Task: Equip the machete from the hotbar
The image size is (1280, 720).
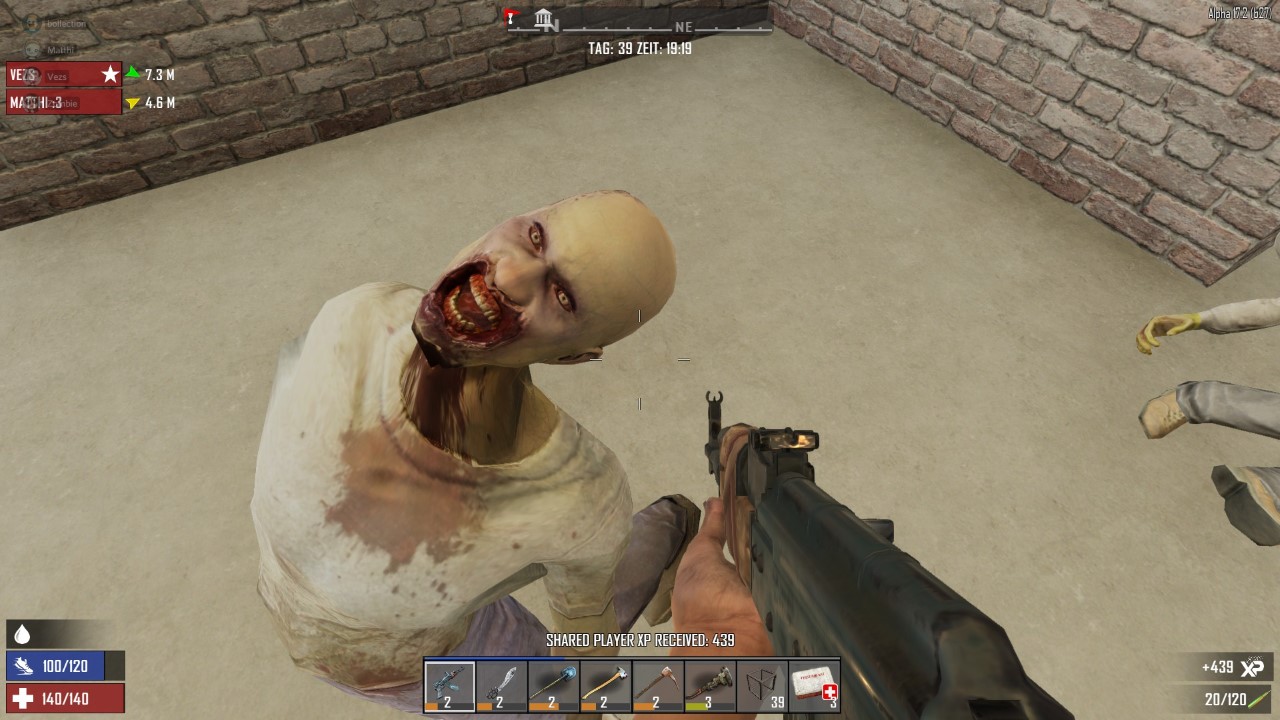Action: [501, 686]
